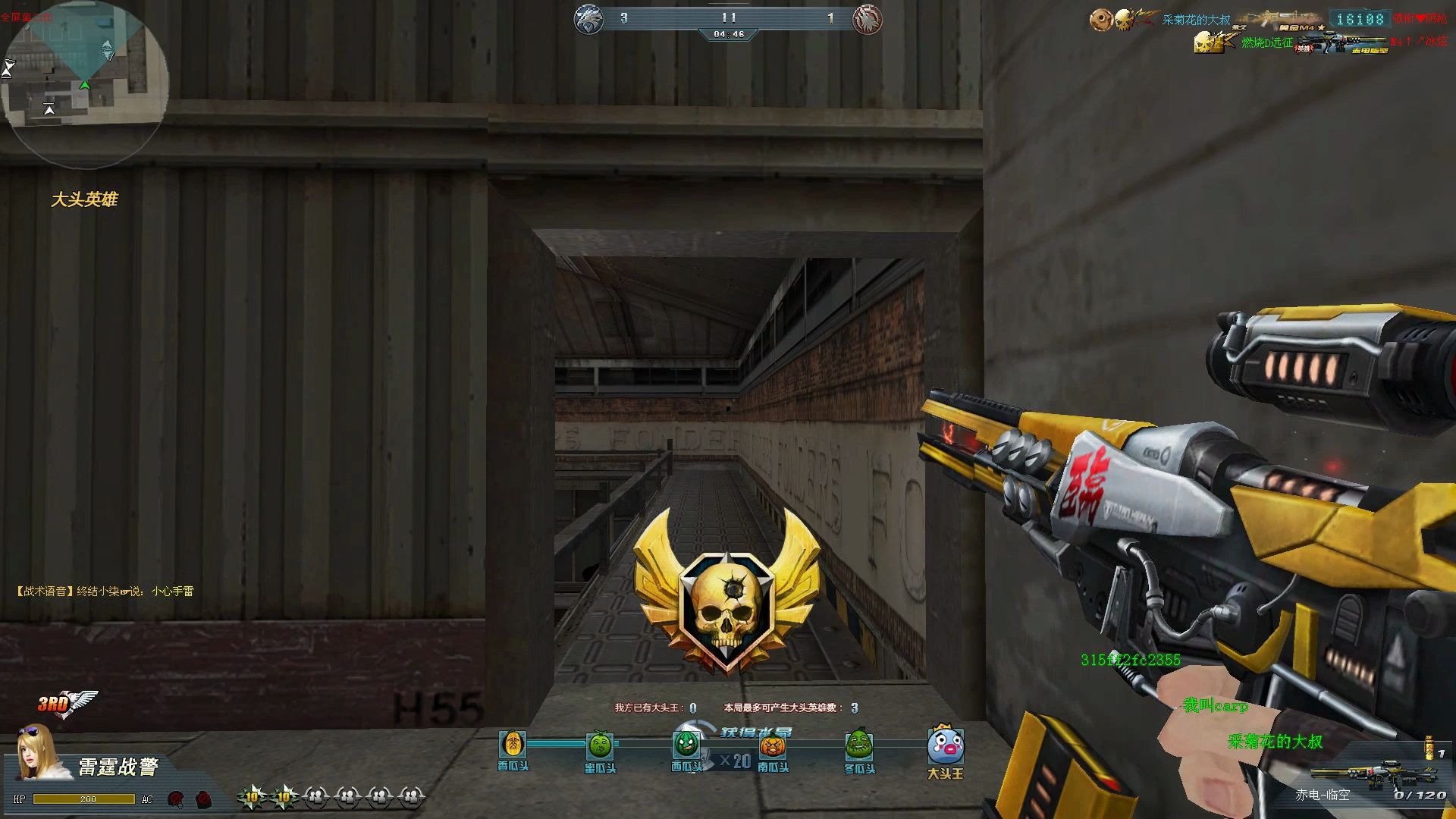Select the 蜜瓜头 green melon icon
Viewport: 1456px width, 819px height.
600,745
